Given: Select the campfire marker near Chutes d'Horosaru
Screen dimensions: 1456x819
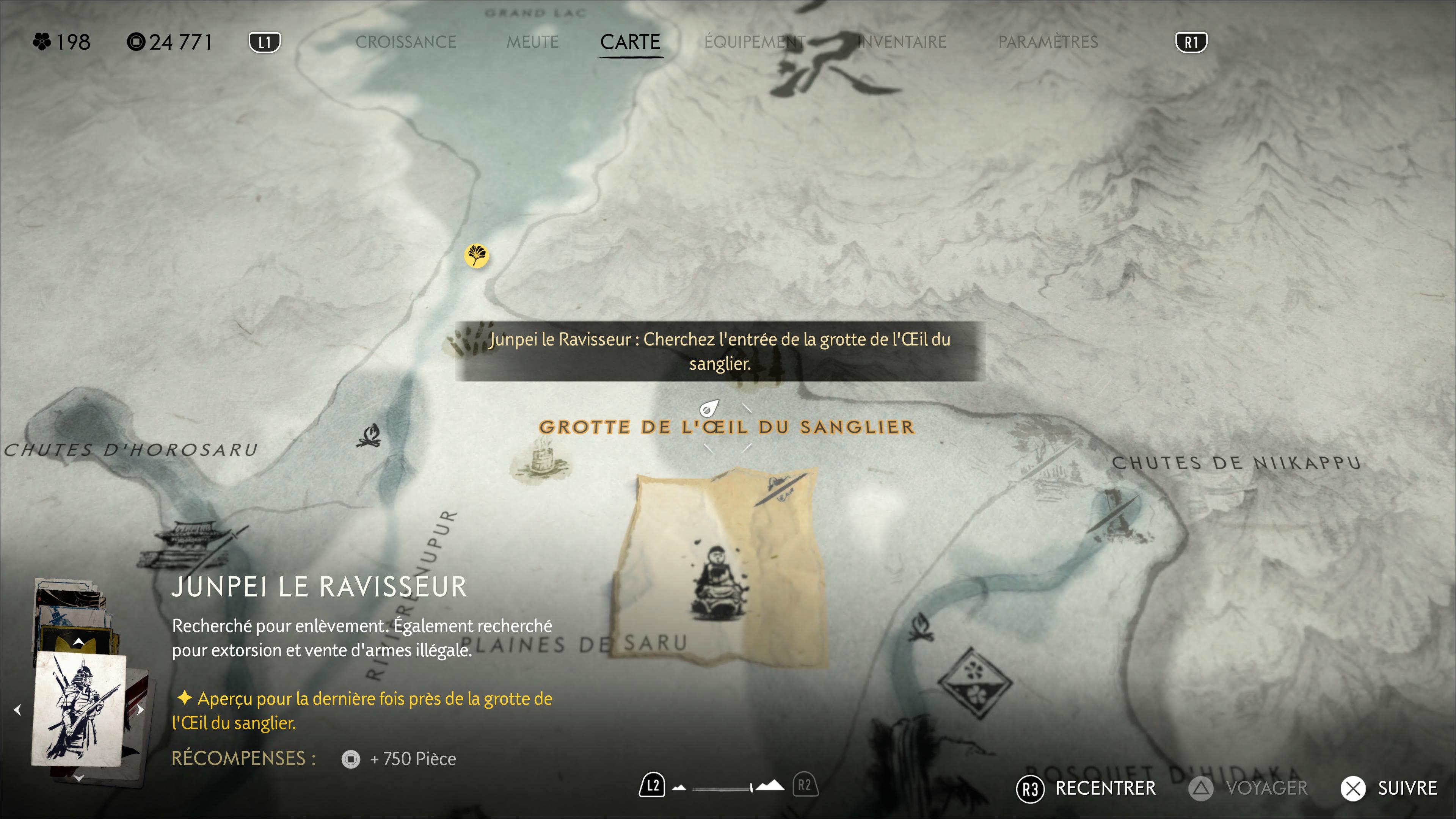Looking at the screenshot, I should tap(369, 436).
